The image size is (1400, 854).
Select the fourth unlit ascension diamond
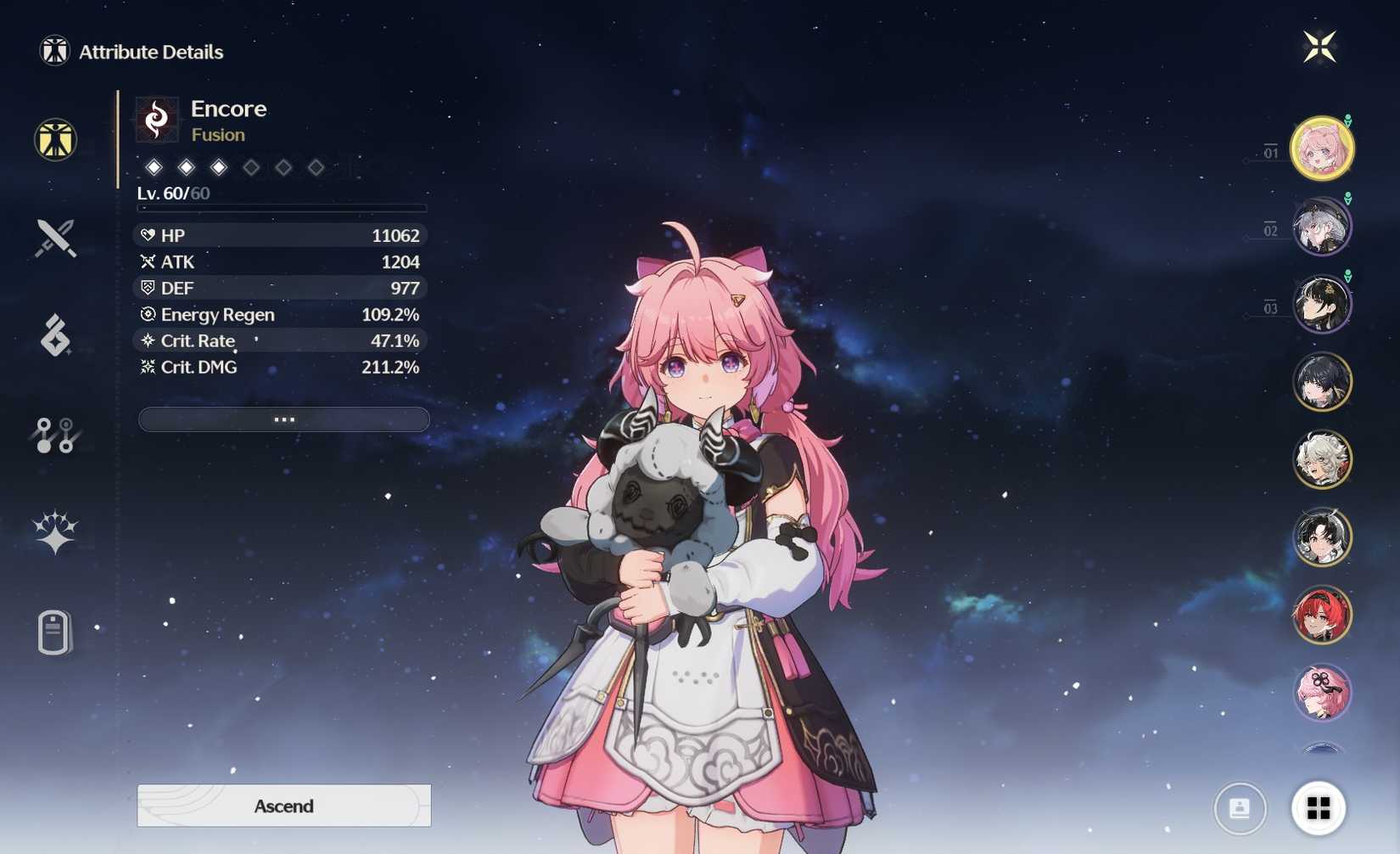coord(251,166)
